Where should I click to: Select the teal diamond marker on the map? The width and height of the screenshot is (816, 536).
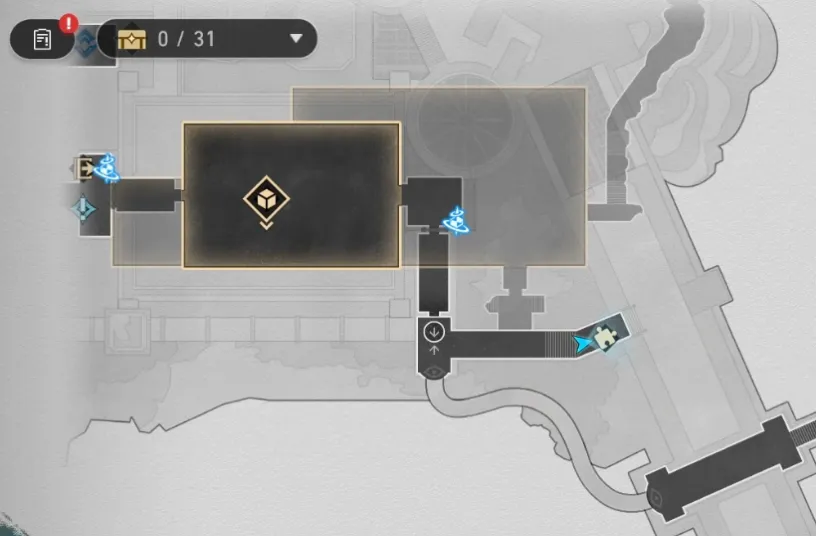83,208
